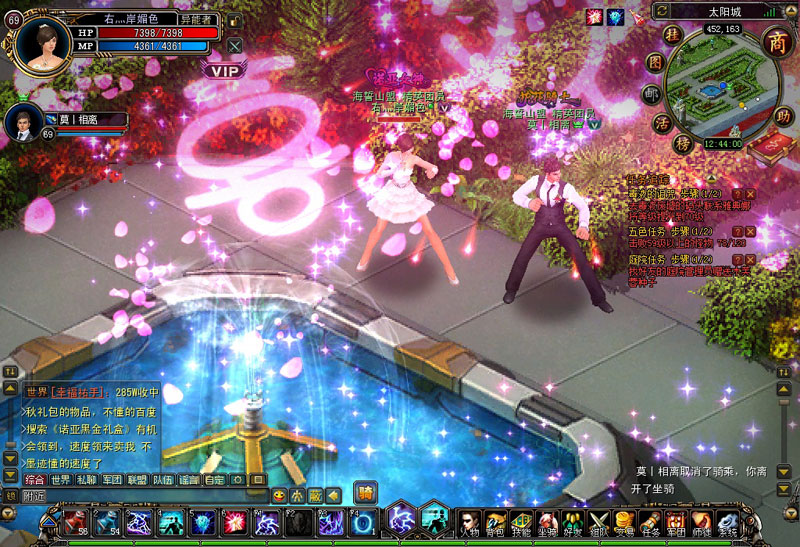Open the 图 world map button
Viewport: 800px width, 547px height.
point(654,62)
